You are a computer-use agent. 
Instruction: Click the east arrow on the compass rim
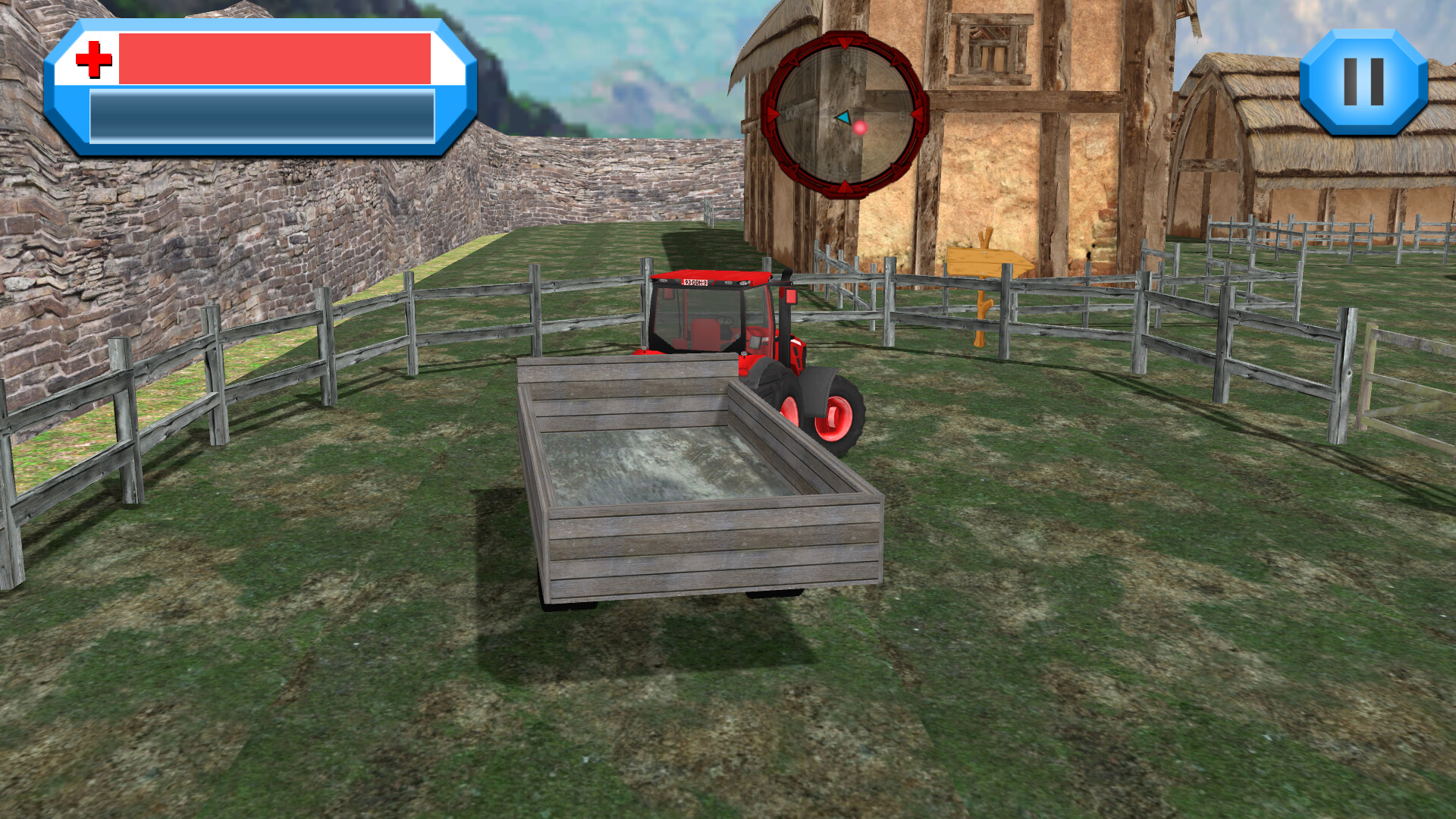pos(917,116)
